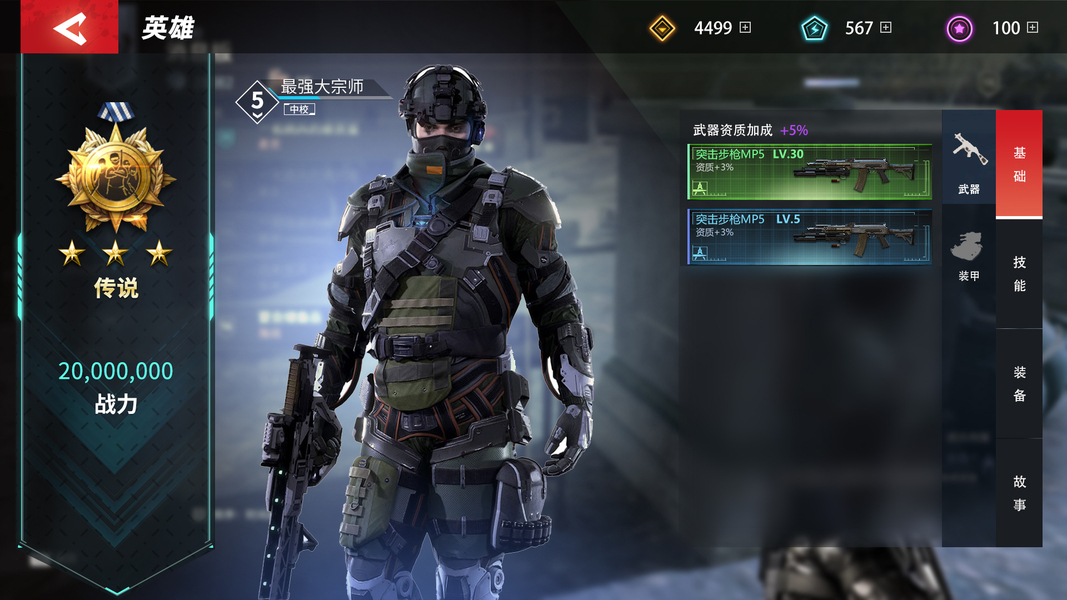The height and width of the screenshot is (600, 1067).
Task: Open the 技能 skills tab
Action: [x=1019, y=273]
